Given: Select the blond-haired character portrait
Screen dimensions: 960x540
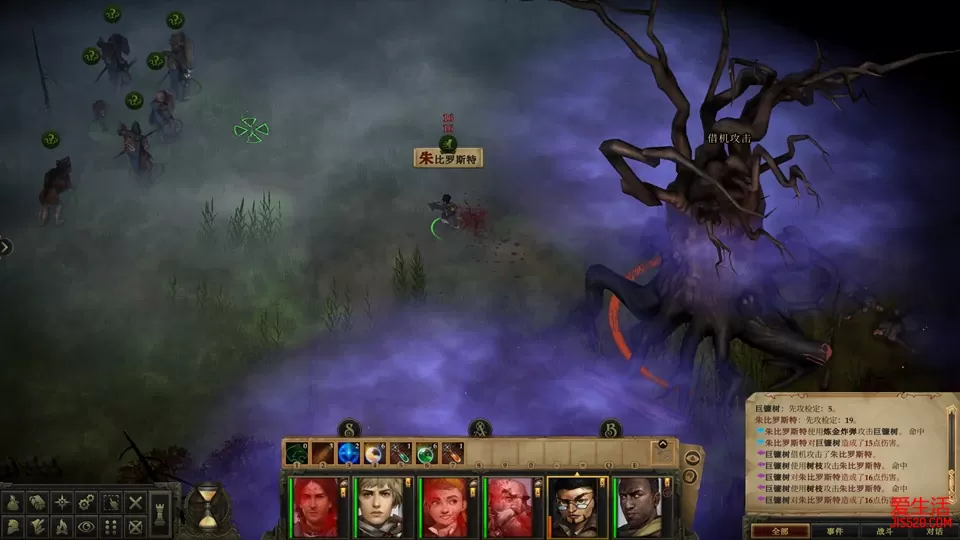Looking at the screenshot, I should pos(381,506).
